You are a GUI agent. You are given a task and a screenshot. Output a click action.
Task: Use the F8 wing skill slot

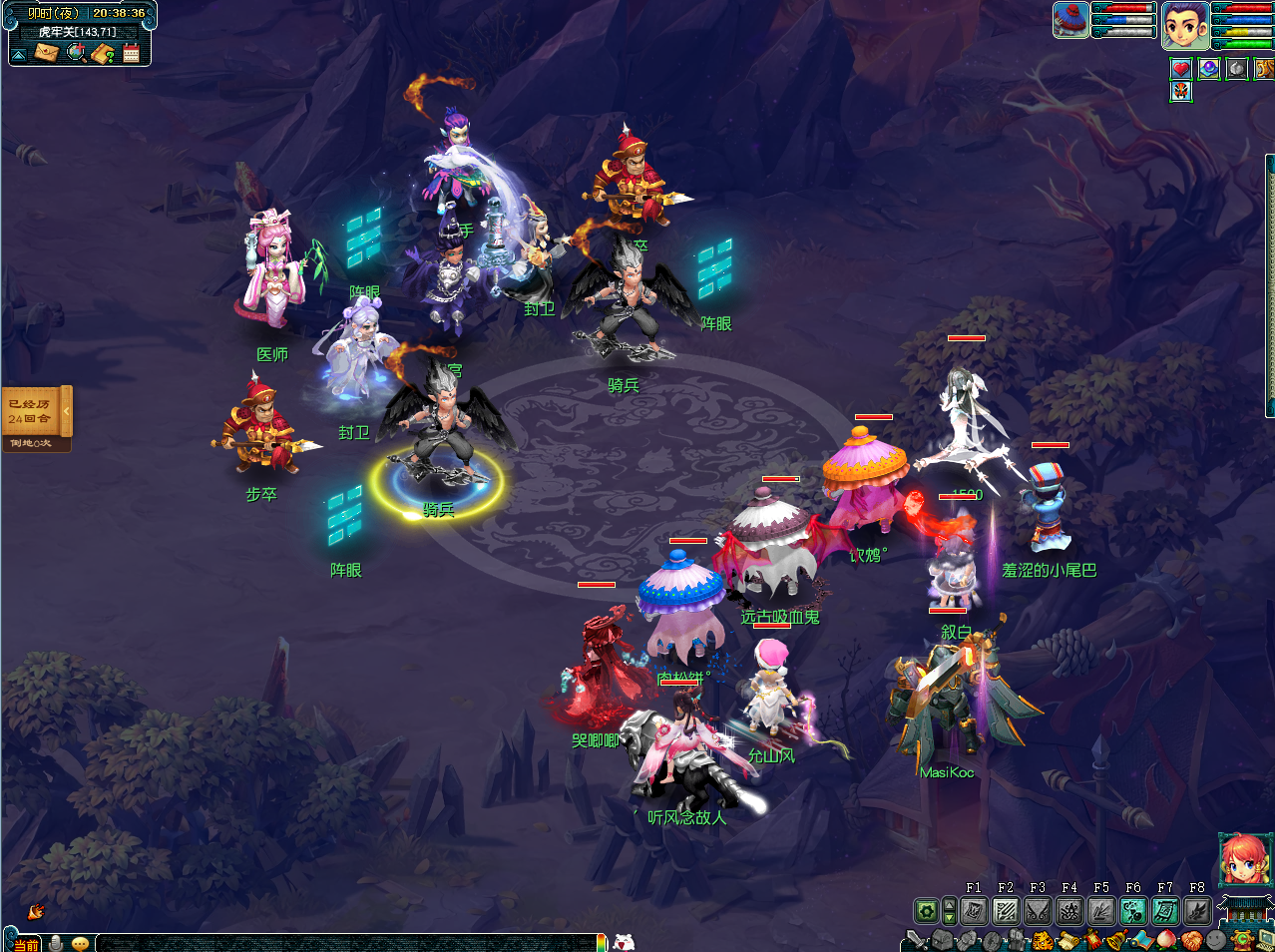click(x=1197, y=910)
